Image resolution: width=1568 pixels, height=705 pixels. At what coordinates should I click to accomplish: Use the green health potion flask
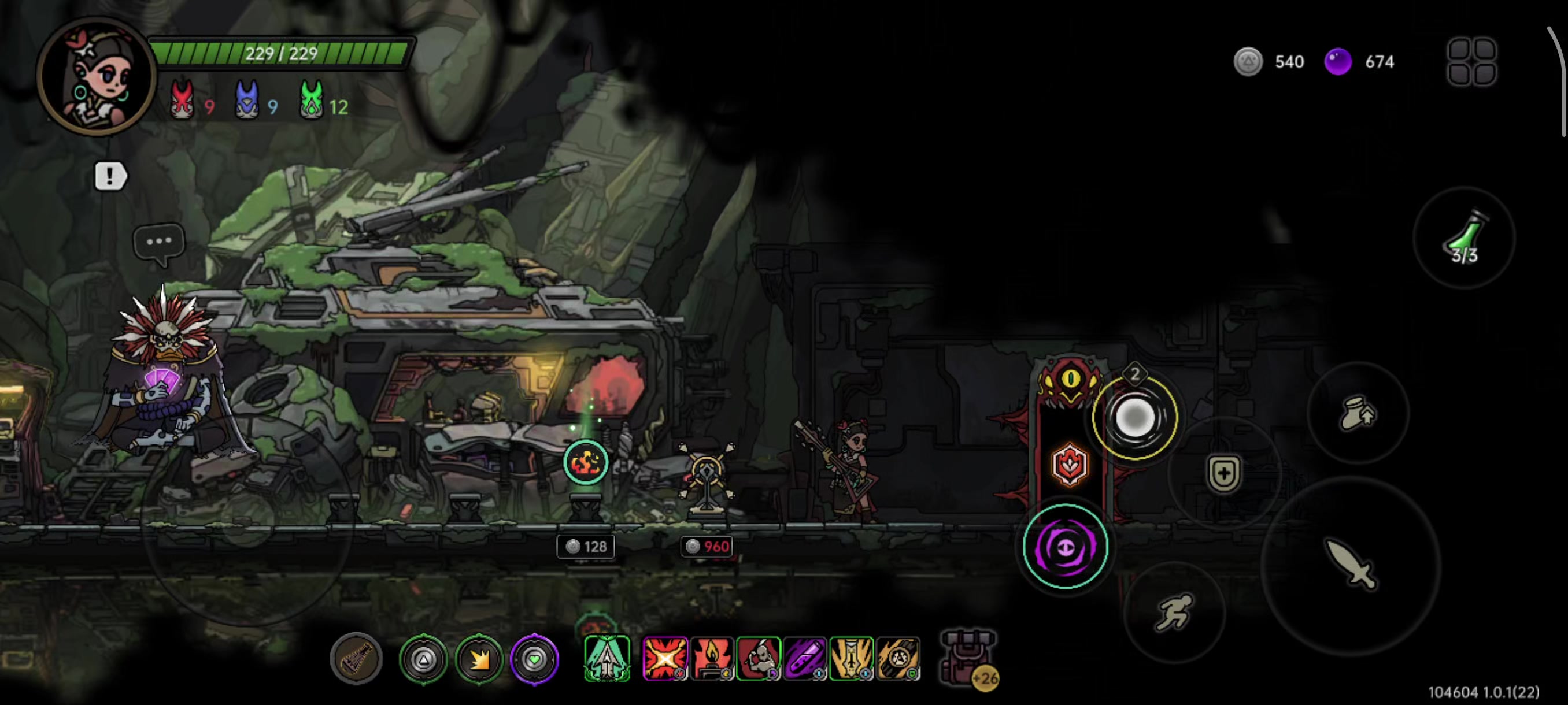(1464, 239)
